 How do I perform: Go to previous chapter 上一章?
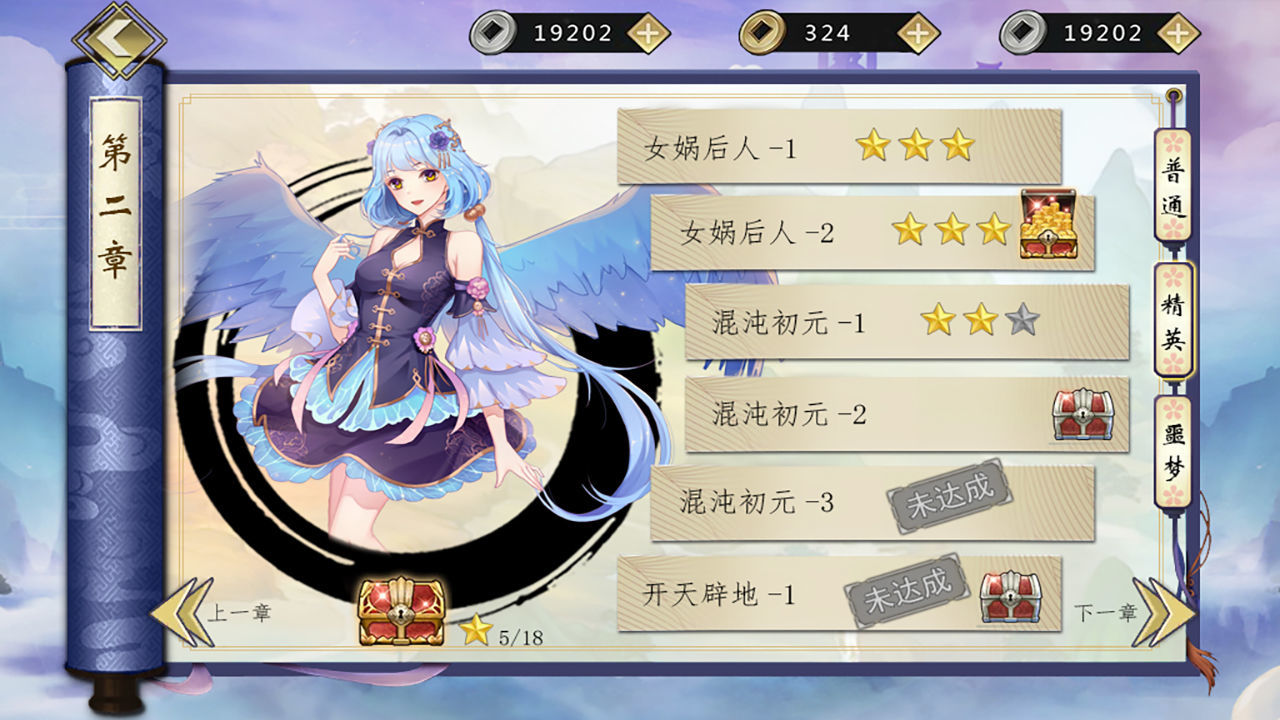click(200, 612)
